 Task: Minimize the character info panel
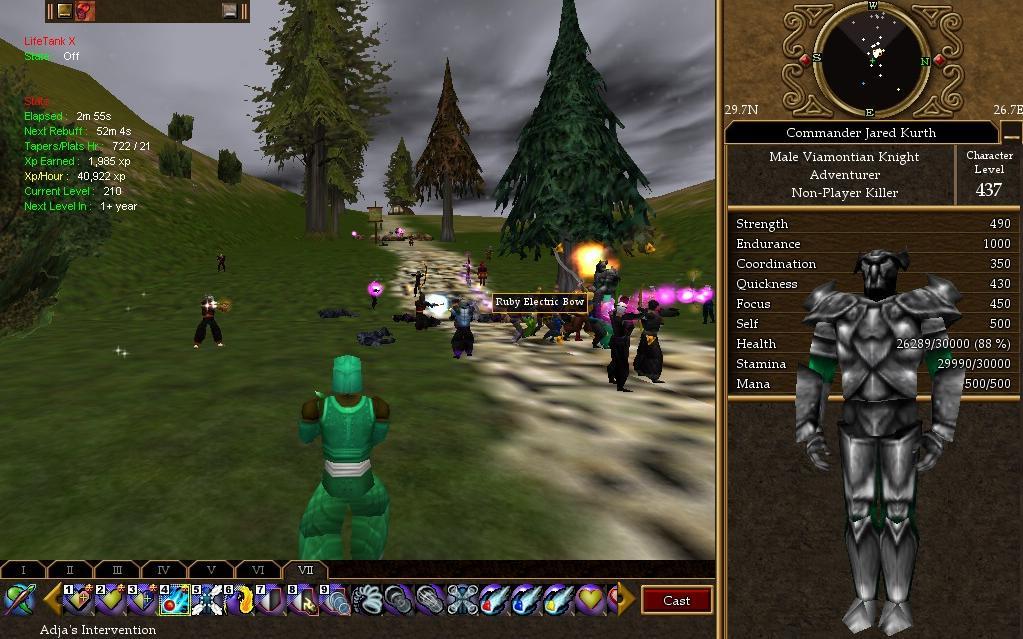[1011, 134]
